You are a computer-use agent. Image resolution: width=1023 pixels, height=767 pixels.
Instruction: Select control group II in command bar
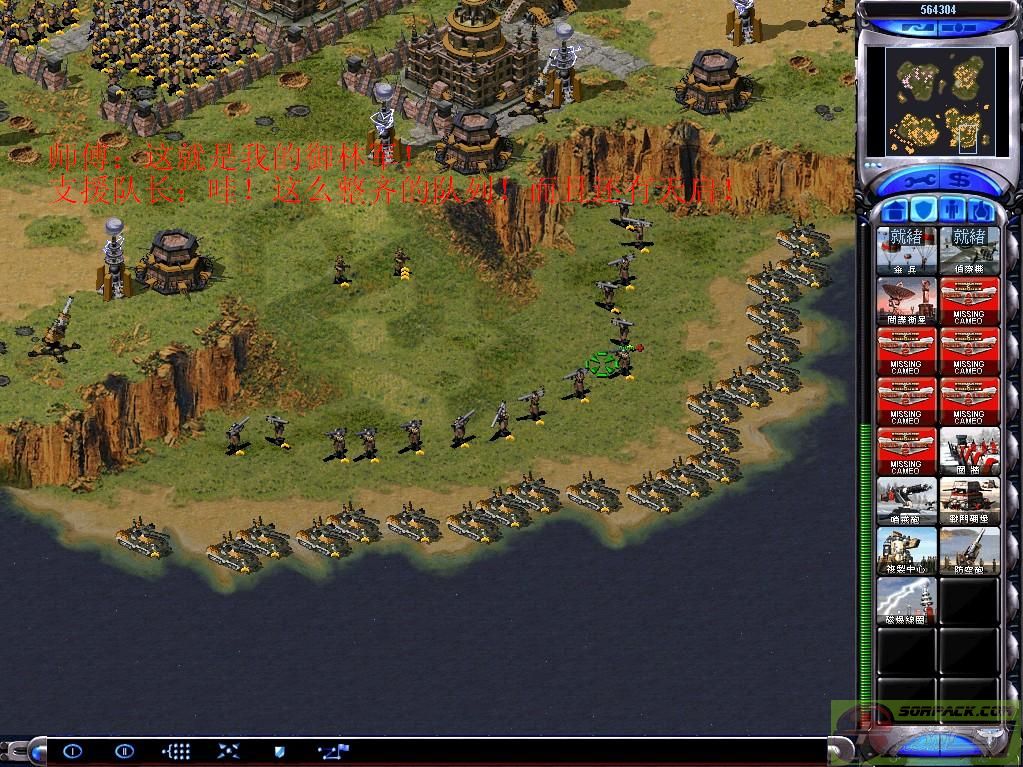click(124, 751)
